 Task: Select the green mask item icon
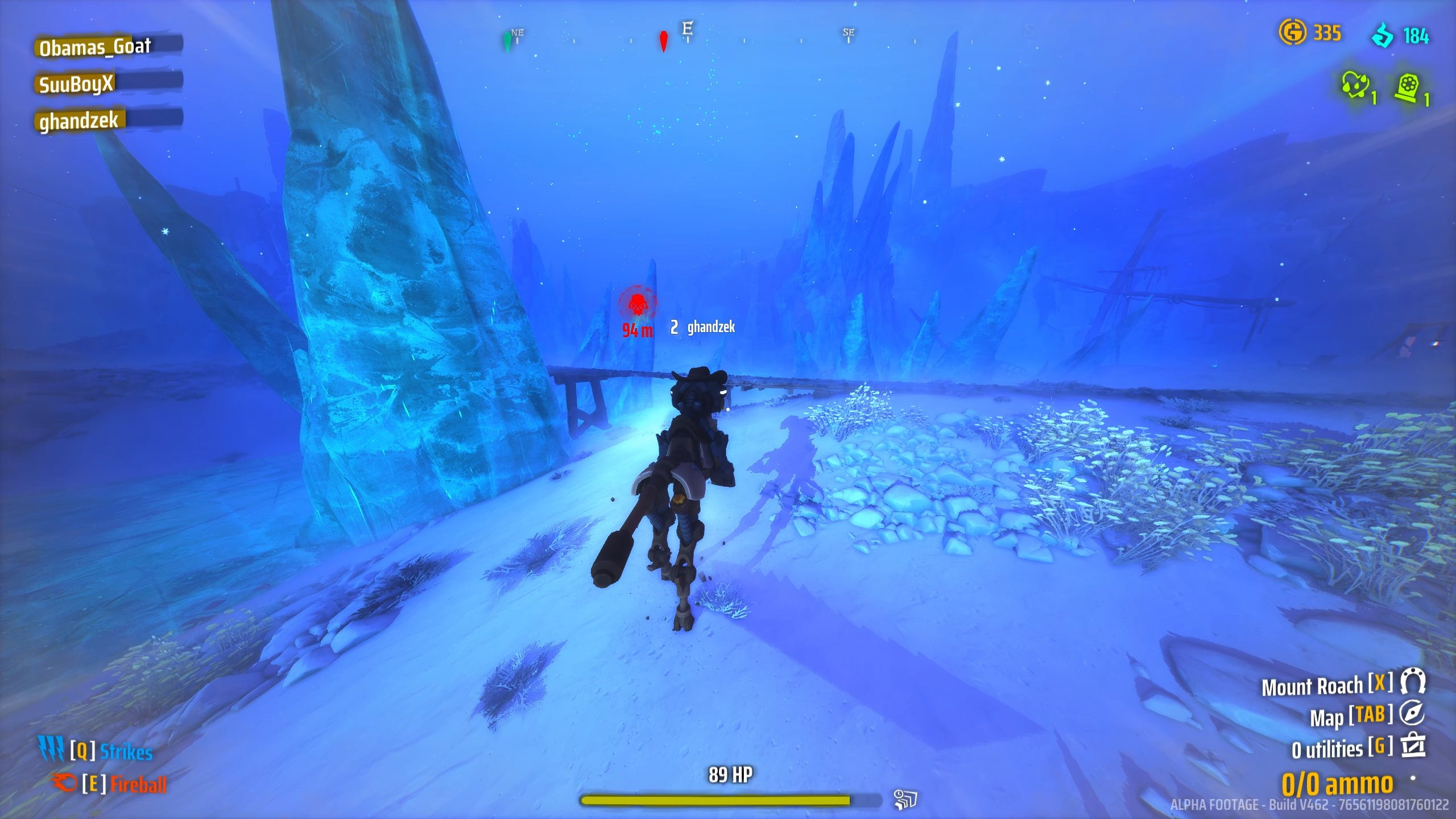[x=1355, y=85]
